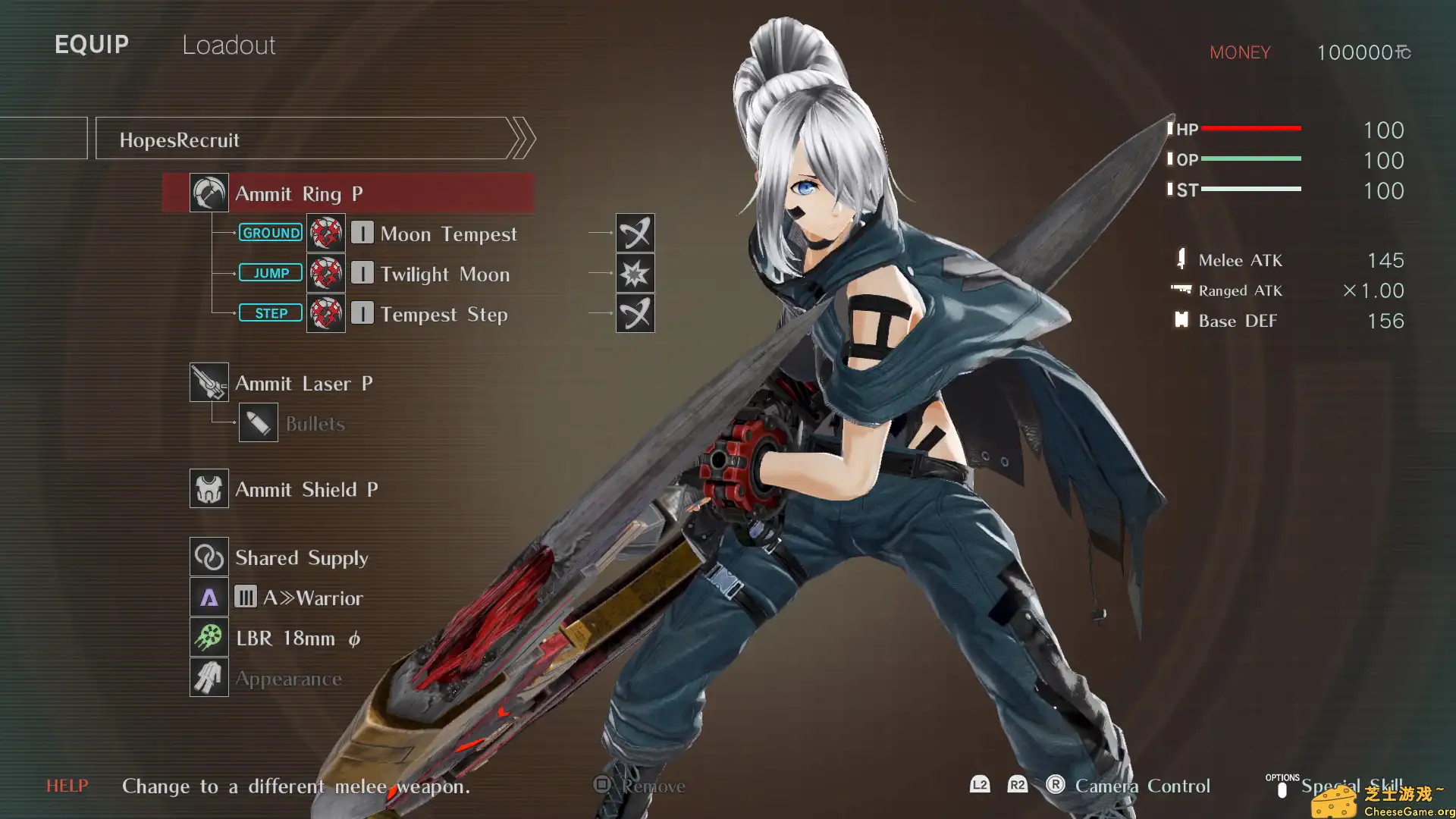The image size is (1456, 819).
Task: Switch to the EQUIP tab
Action: (91, 44)
